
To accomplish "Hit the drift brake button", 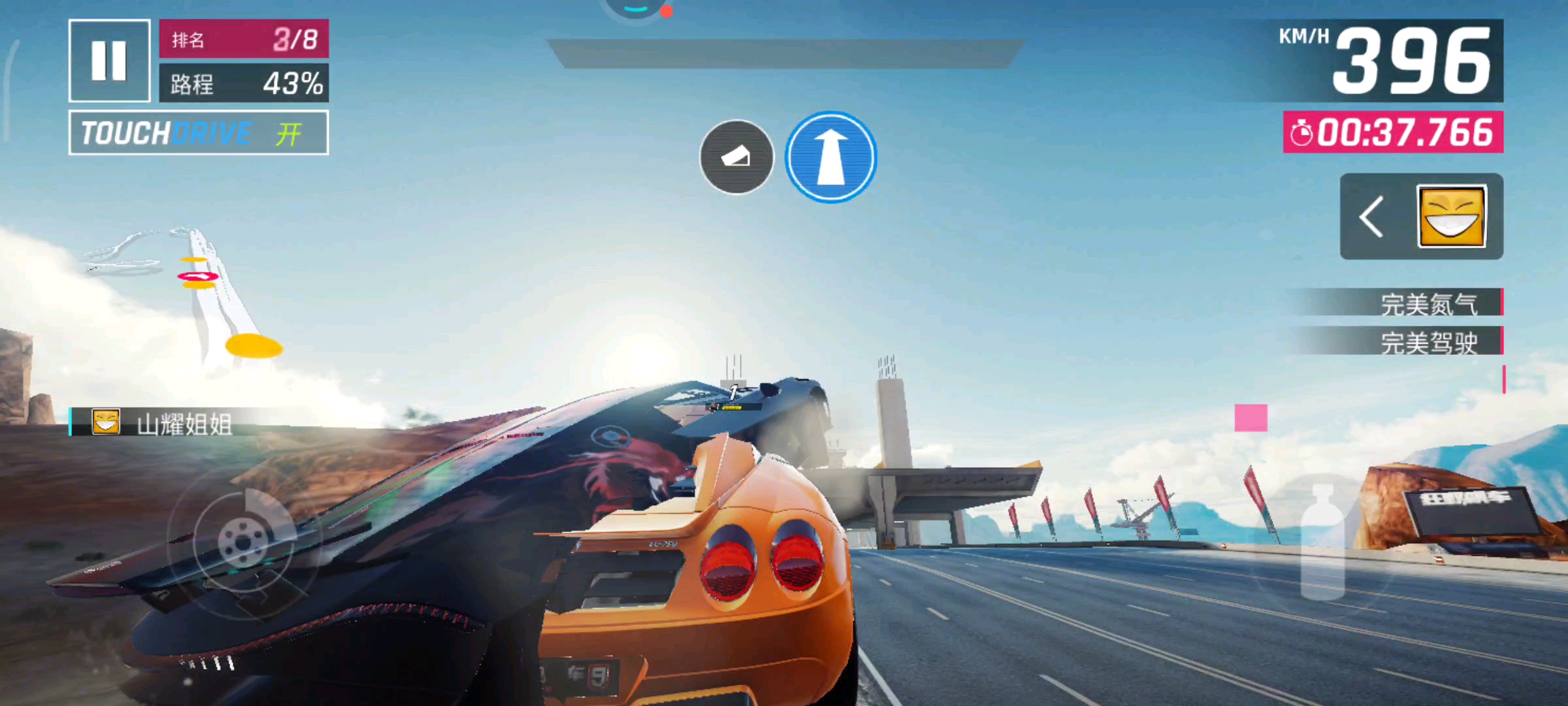I will (243, 541).
